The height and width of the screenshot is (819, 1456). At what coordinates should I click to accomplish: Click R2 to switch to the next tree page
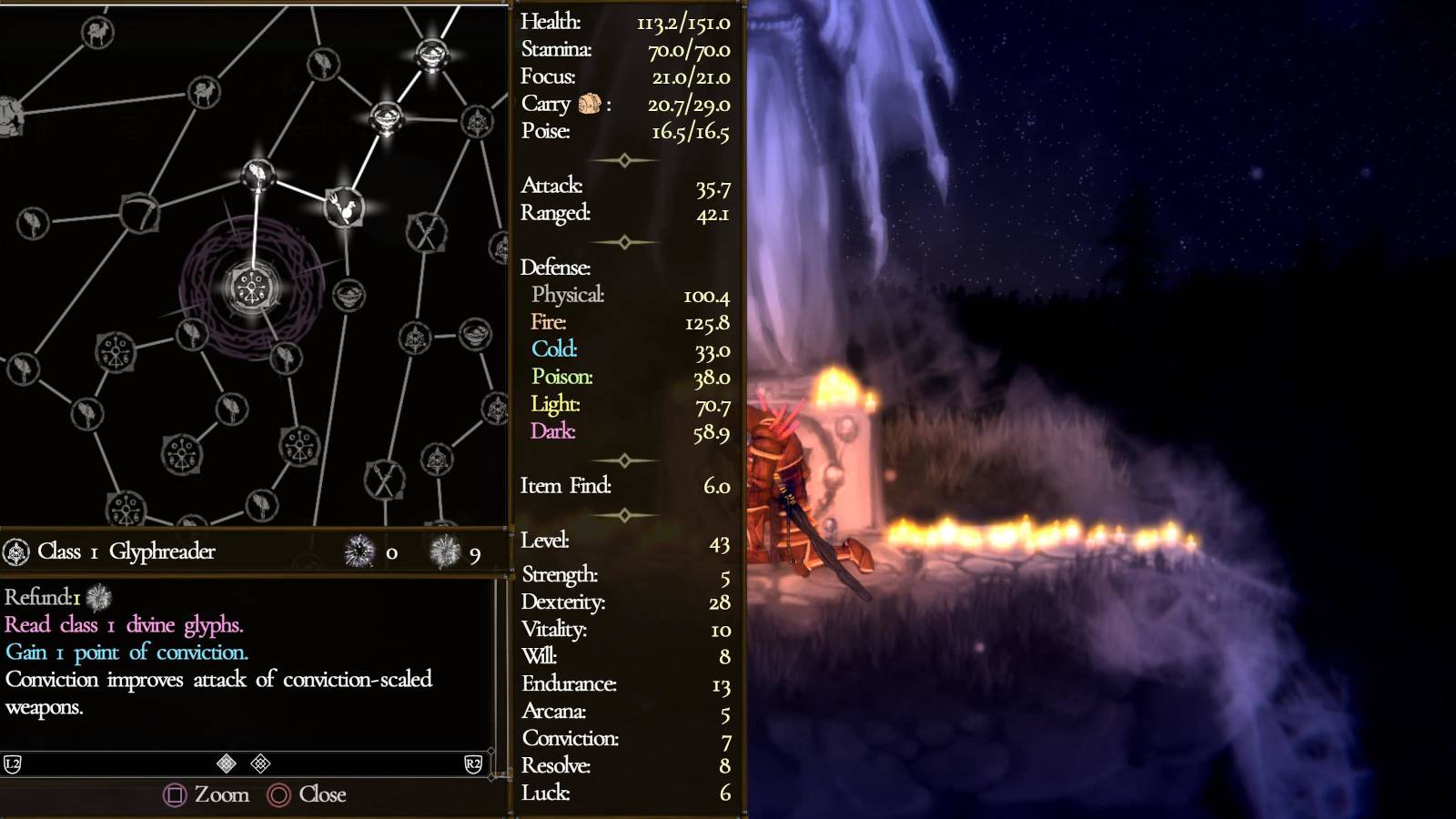[x=473, y=764]
